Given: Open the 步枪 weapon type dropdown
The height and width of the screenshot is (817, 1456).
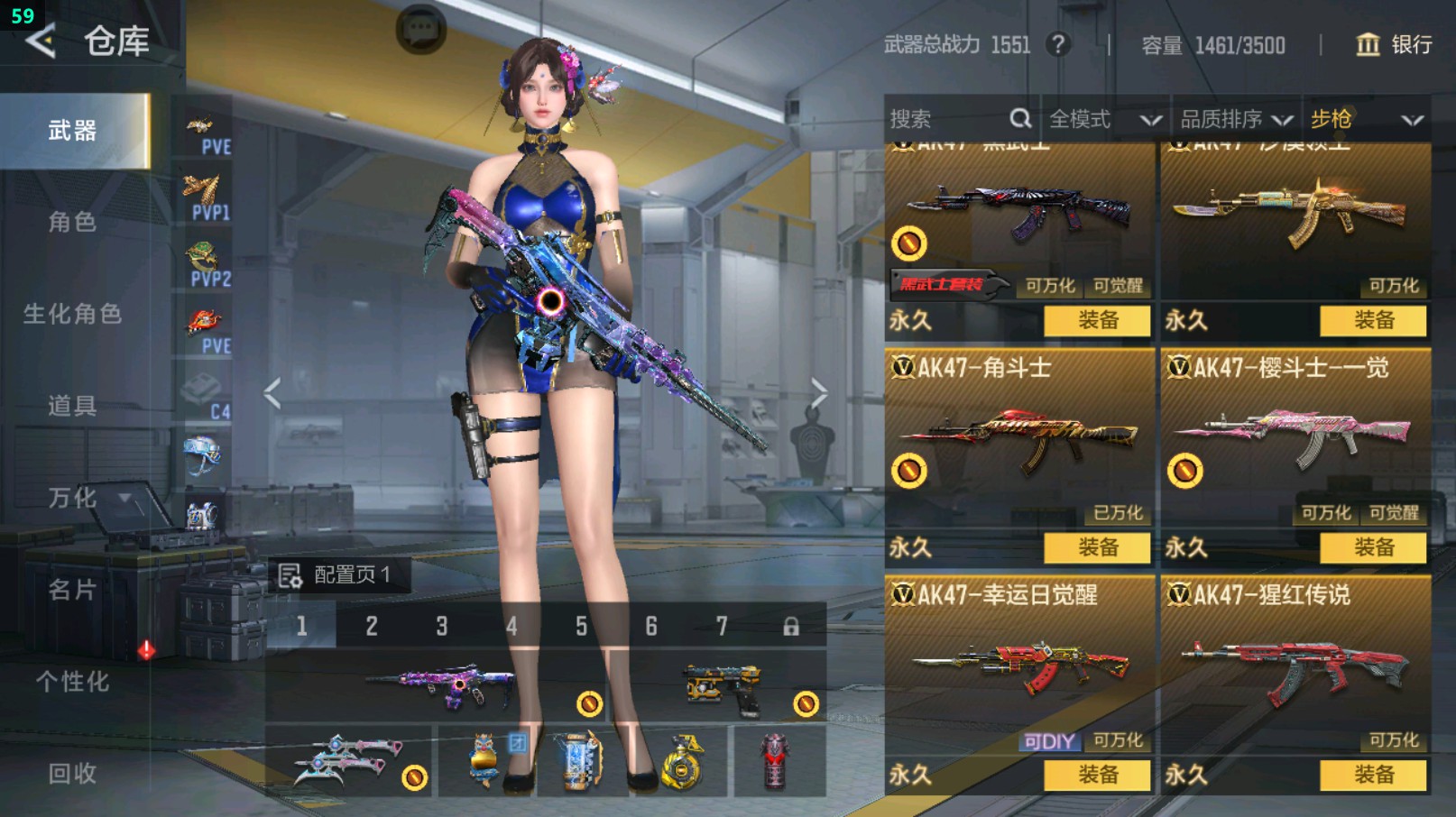Looking at the screenshot, I should pos(1366,119).
